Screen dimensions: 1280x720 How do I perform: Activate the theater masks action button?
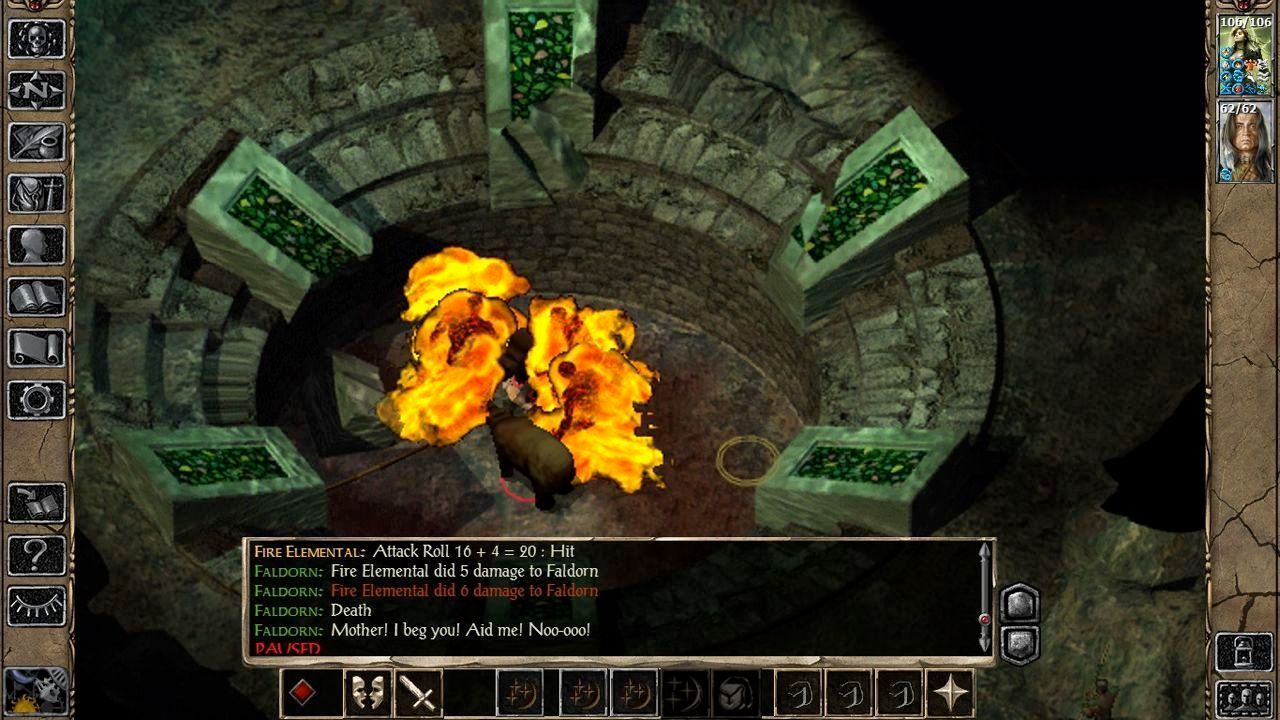(367, 693)
